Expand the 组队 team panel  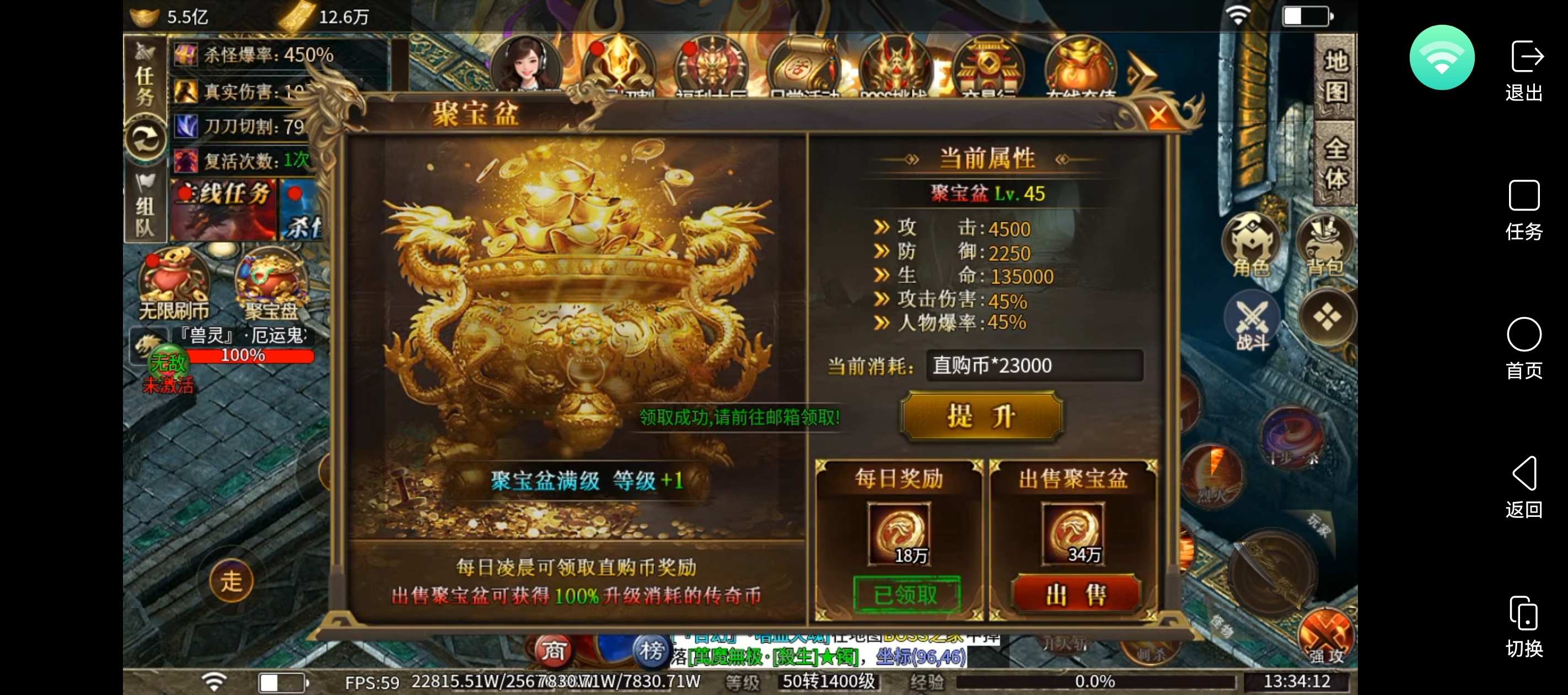(145, 207)
